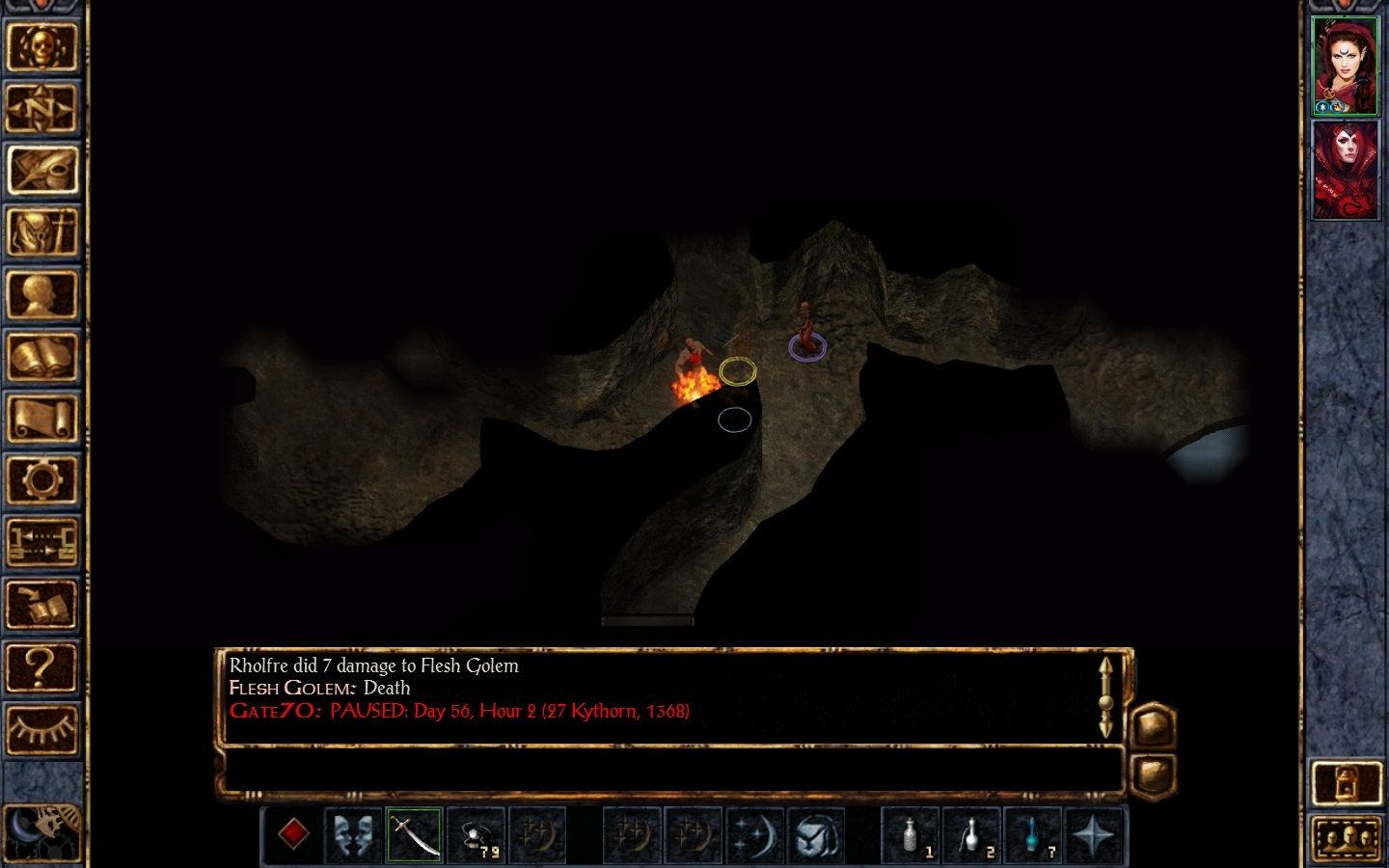The width and height of the screenshot is (1389, 868).
Task: Open the cast spell menu face icon
Action: click(814, 834)
